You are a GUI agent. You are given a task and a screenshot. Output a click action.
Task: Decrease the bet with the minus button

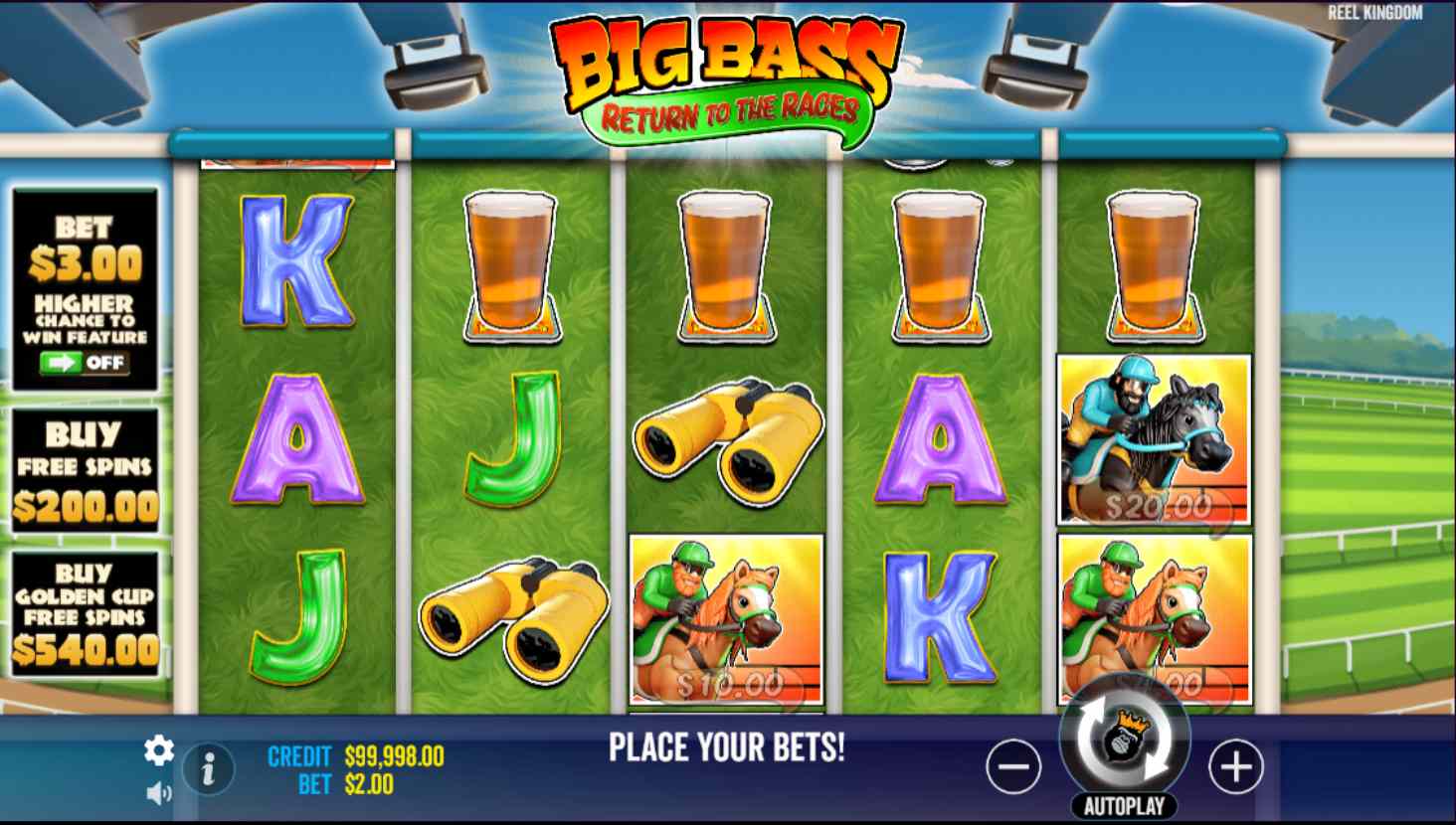(x=1013, y=766)
